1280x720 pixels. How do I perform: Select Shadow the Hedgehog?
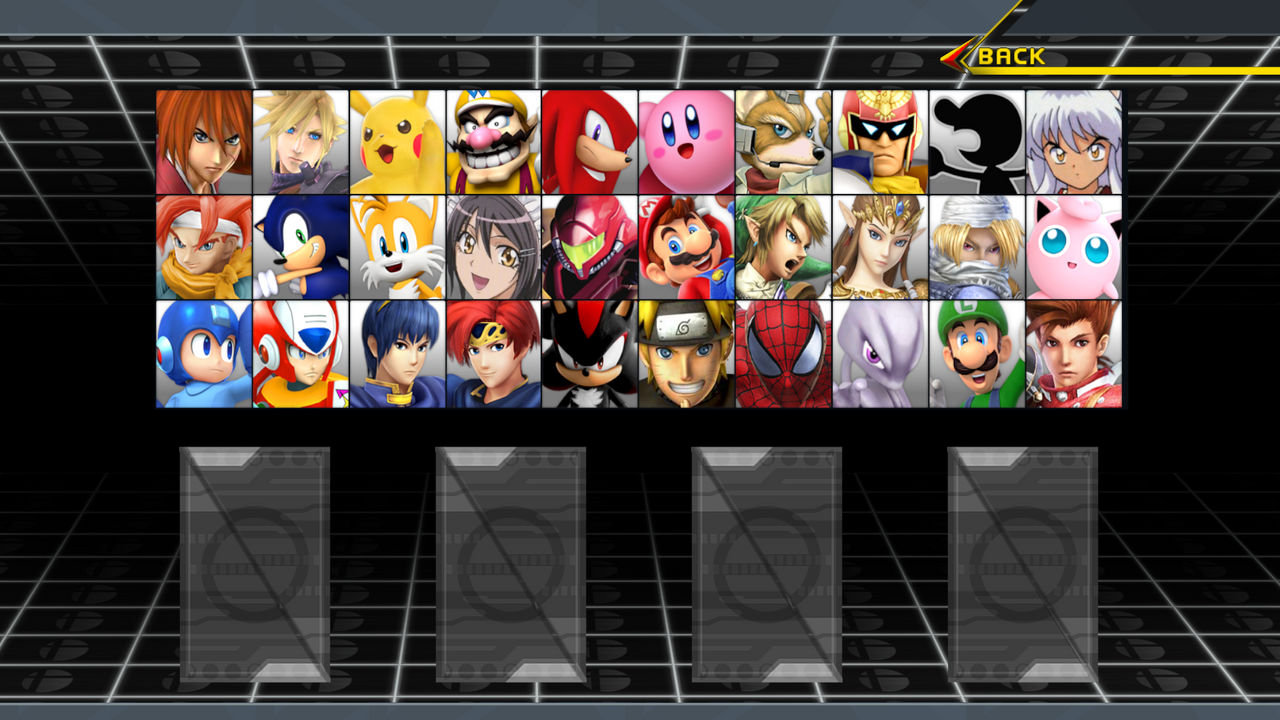590,355
